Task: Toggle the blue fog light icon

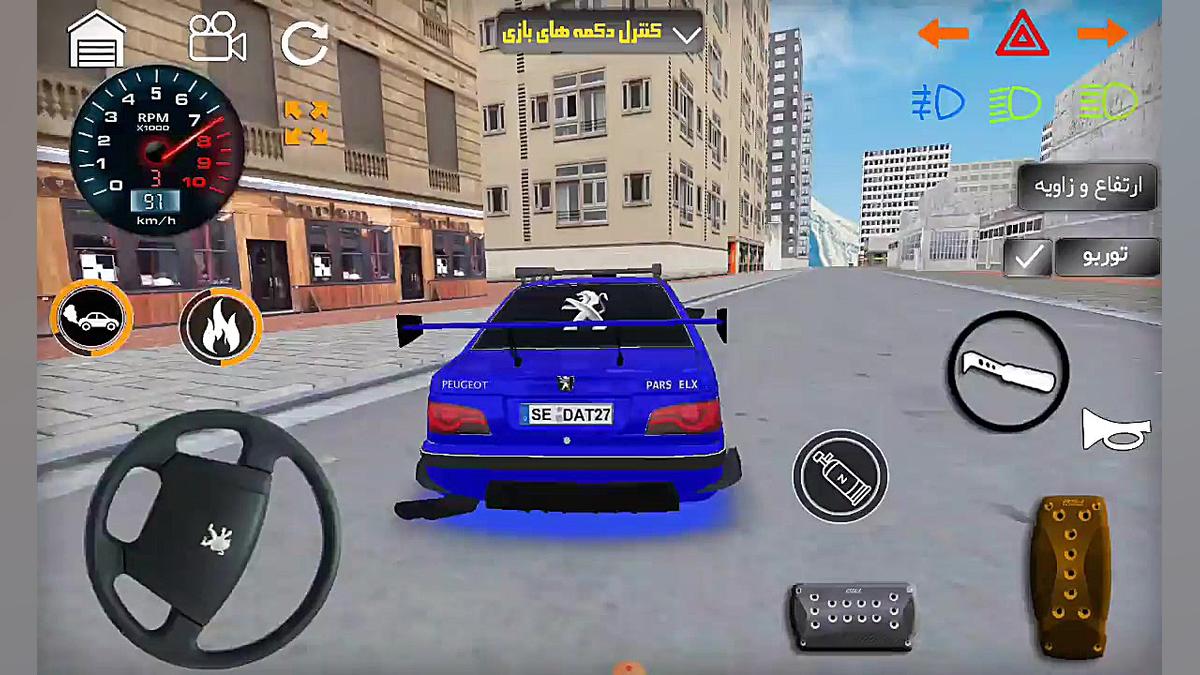Action: (x=937, y=101)
